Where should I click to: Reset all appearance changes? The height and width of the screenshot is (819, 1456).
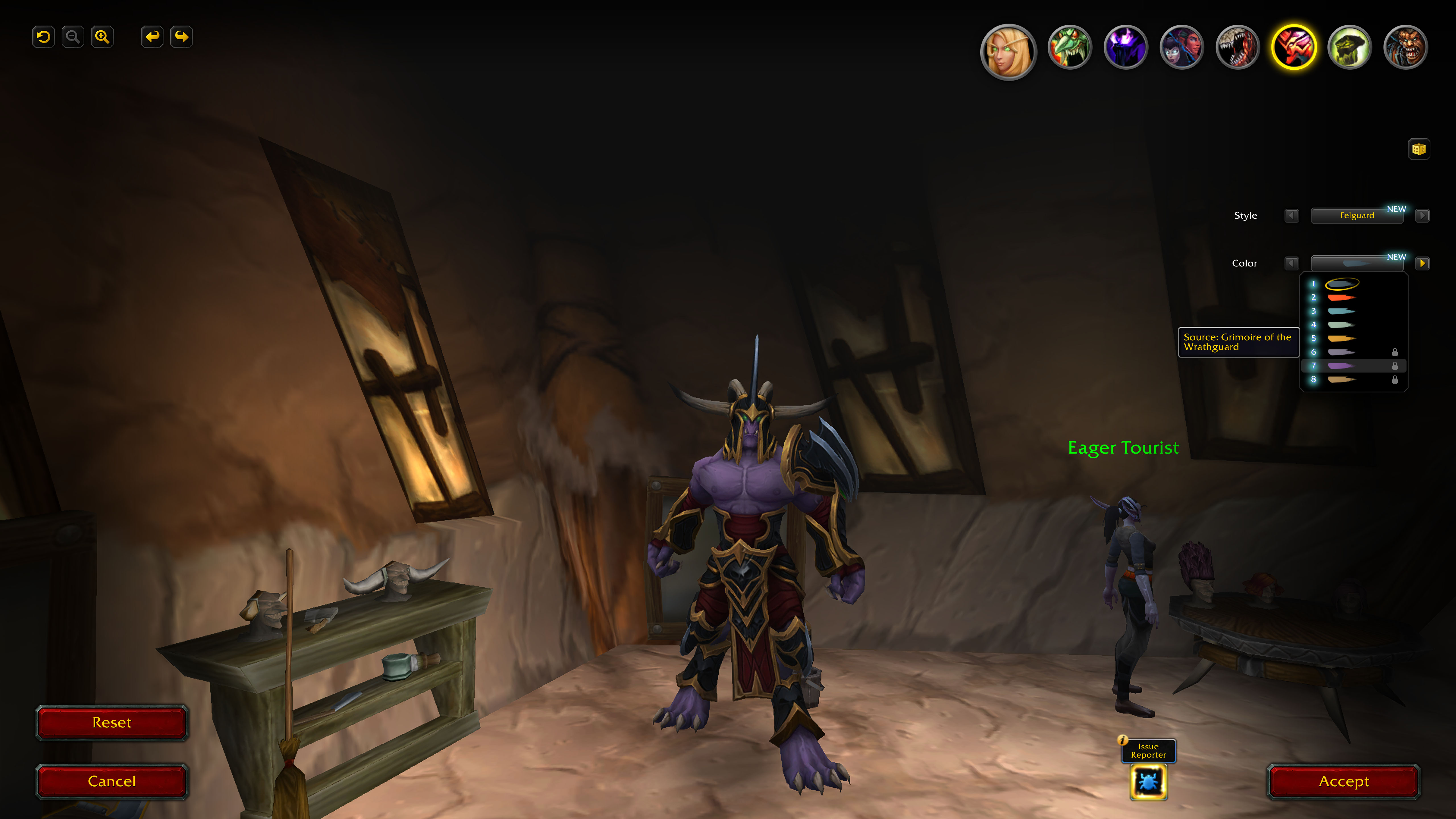(x=112, y=722)
